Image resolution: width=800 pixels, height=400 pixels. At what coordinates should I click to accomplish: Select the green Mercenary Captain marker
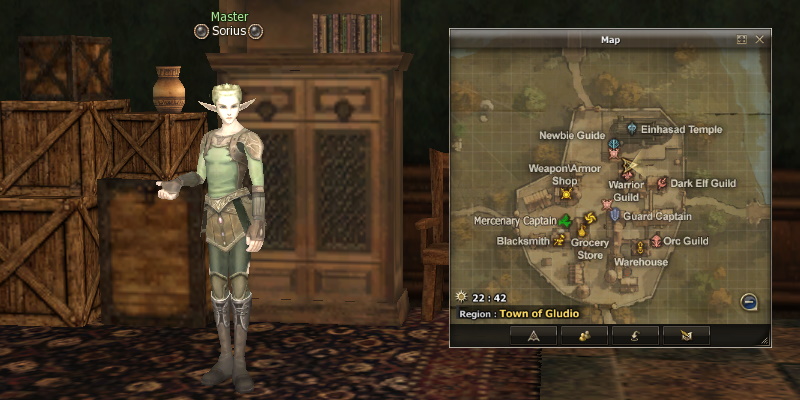click(x=566, y=220)
